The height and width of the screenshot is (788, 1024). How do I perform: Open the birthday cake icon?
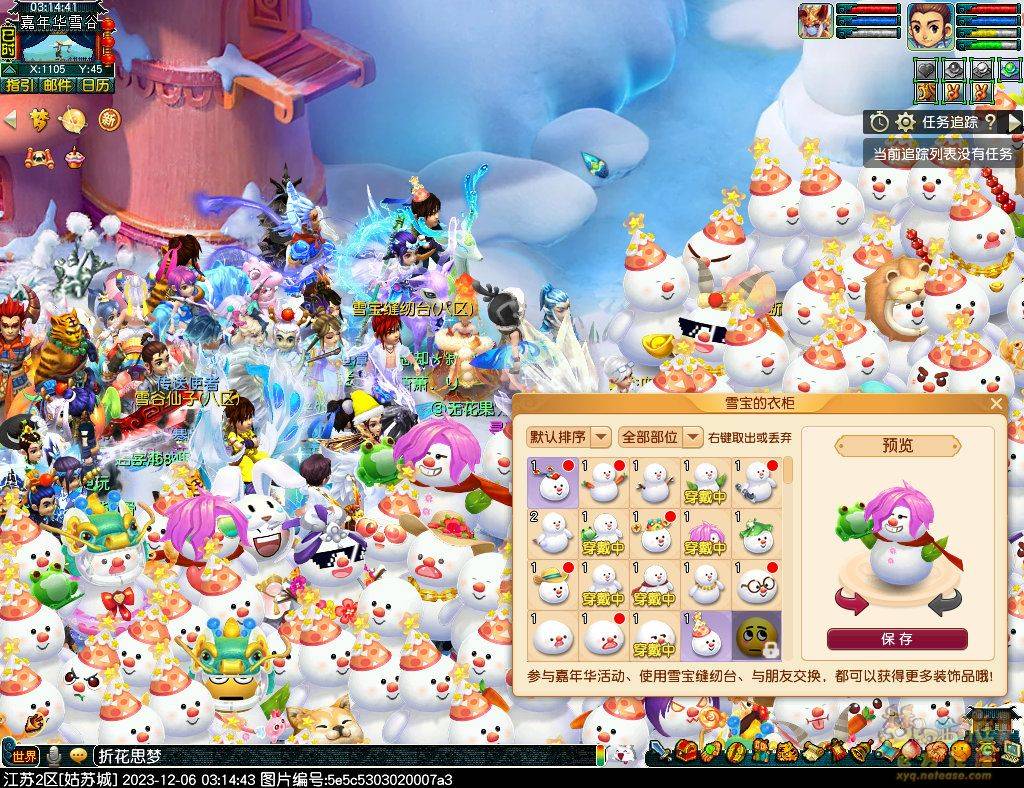tap(74, 156)
